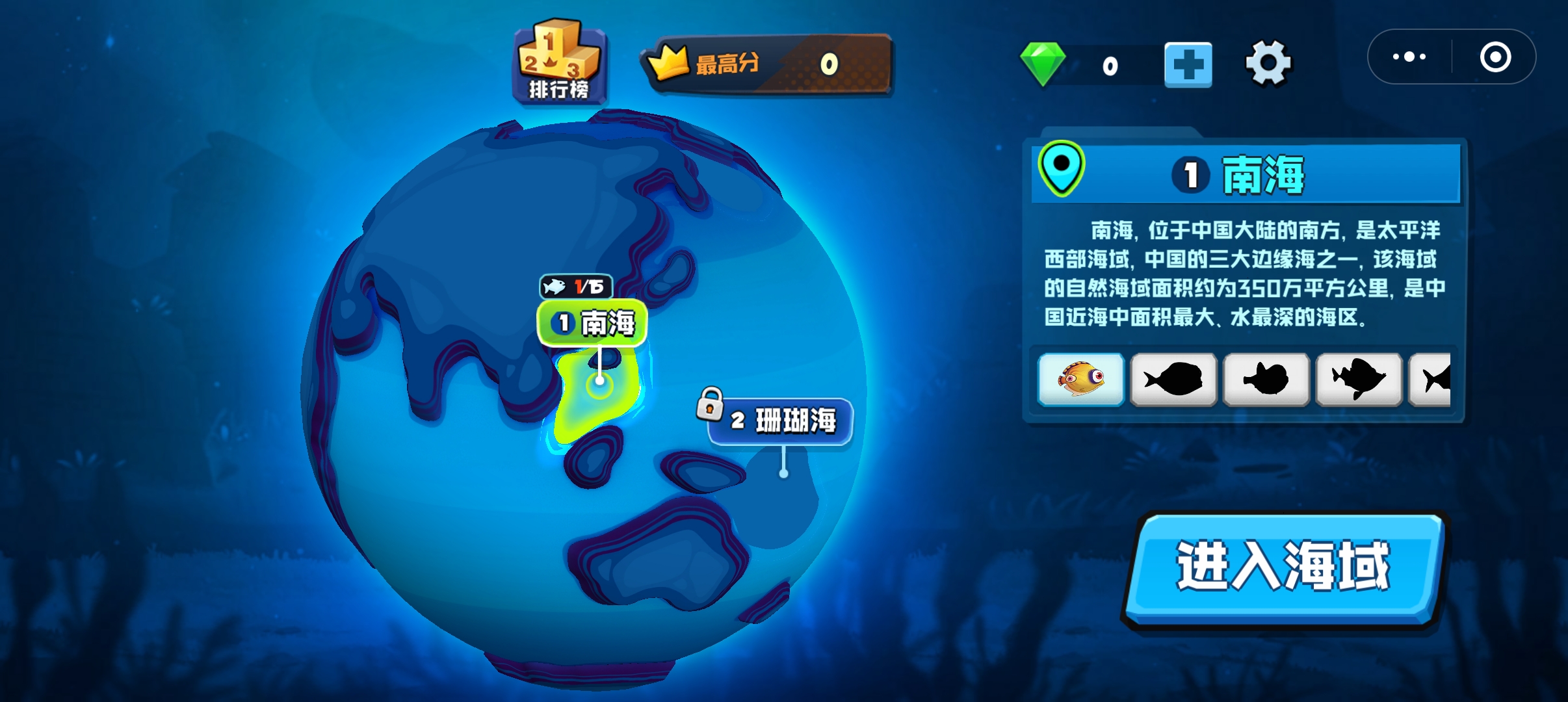The image size is (1568, 702).
Task: Click the fish counter badge showing 1/15
Action: click(x=575, y=287)
